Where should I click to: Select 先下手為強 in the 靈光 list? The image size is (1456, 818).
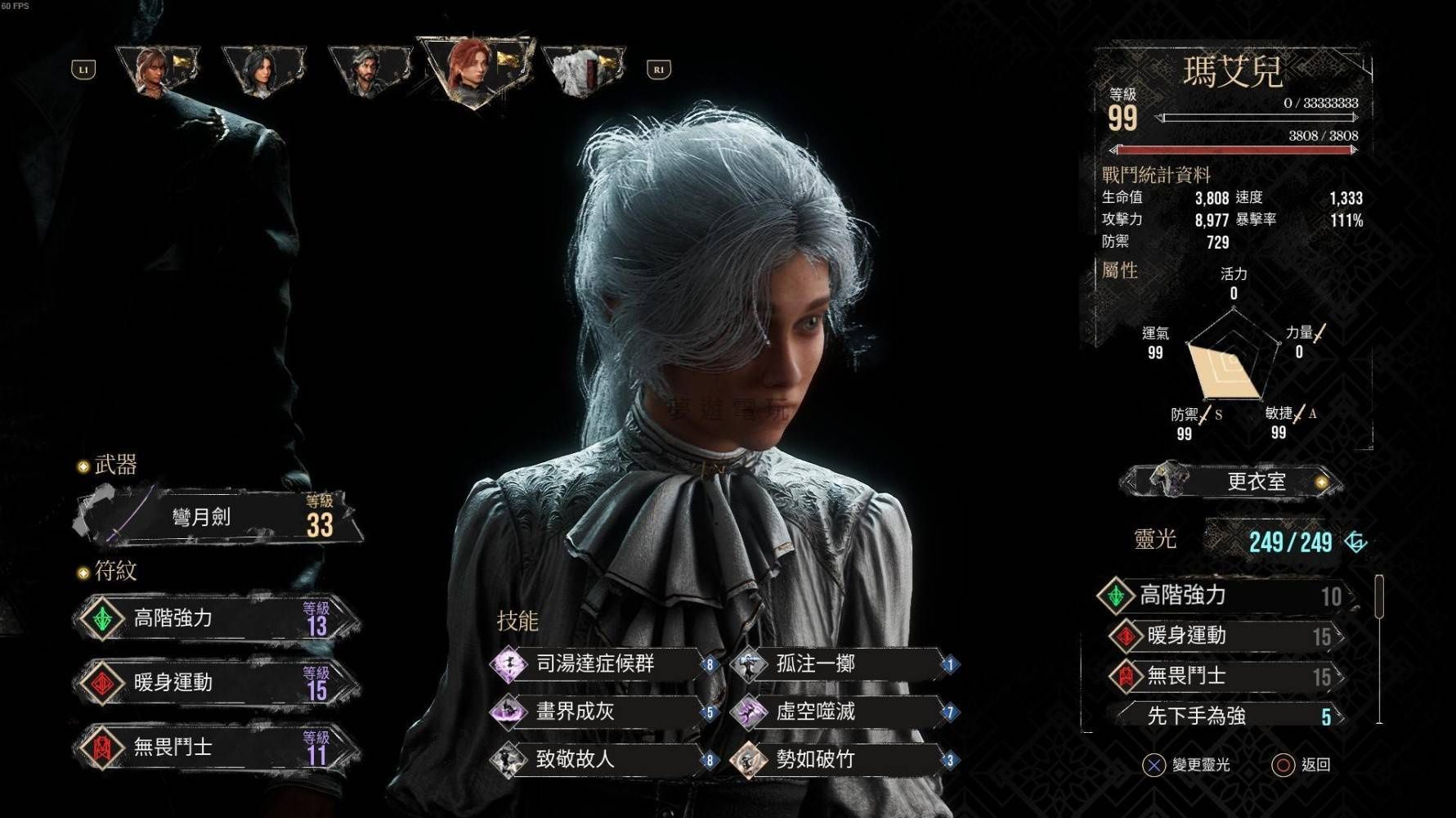pos(1226,716)
